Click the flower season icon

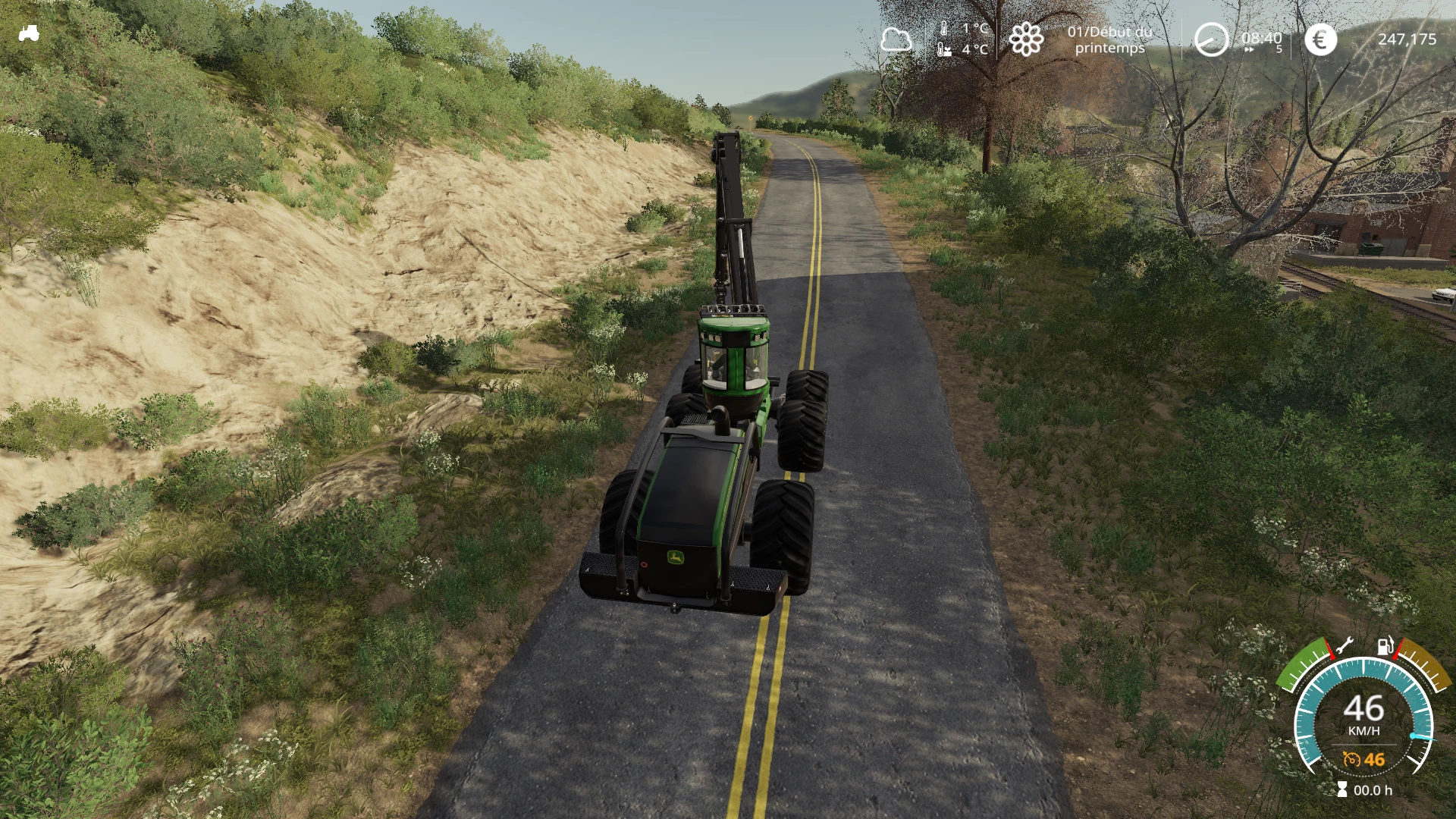pyautogui.click(x=1026, y=39)
